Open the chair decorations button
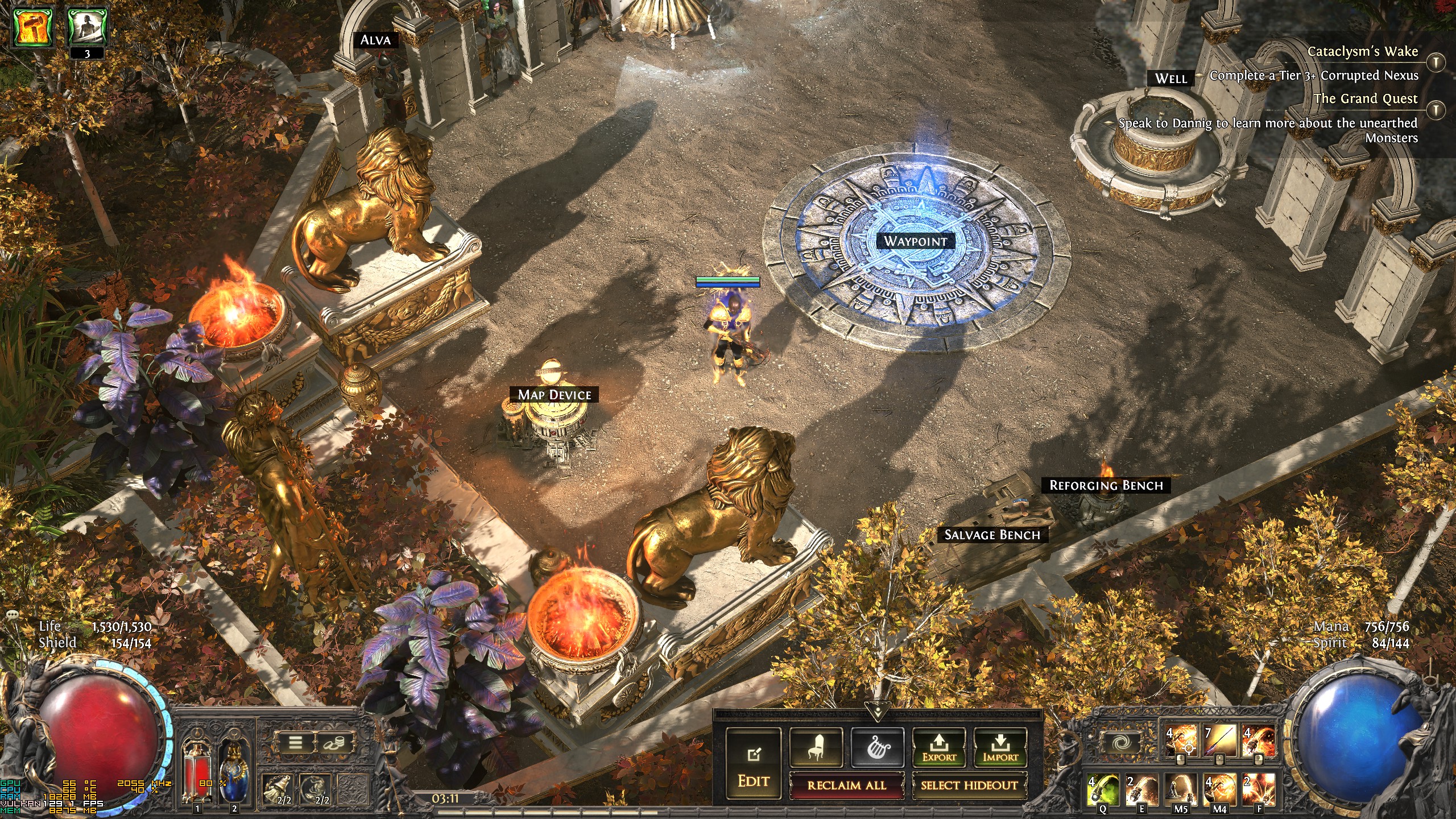 pyautogui.click(x=816, y=747)
